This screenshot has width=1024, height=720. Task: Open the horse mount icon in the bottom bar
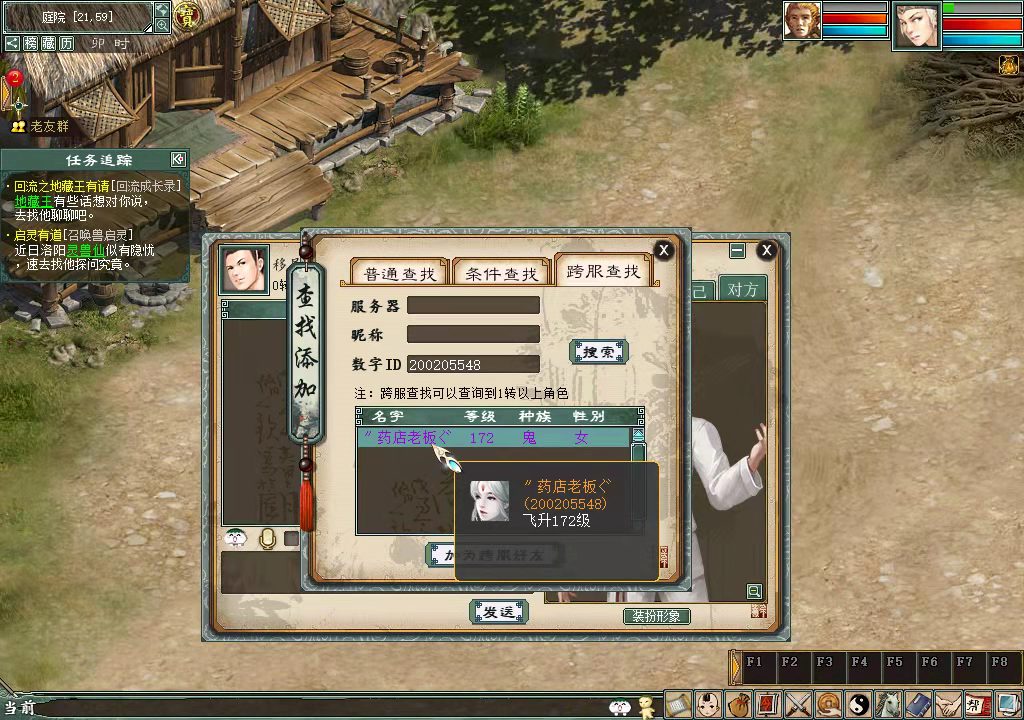(886, 704)
